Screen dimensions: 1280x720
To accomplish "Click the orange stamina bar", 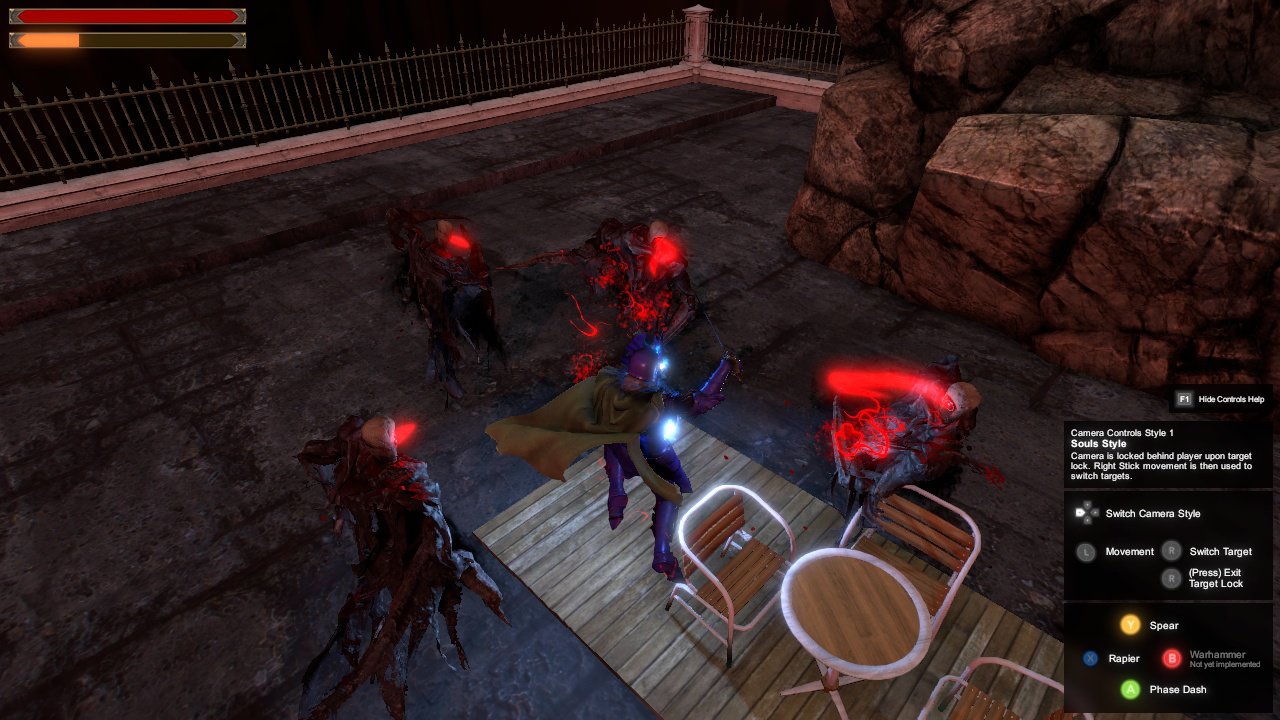I will (x=45, y=40).
